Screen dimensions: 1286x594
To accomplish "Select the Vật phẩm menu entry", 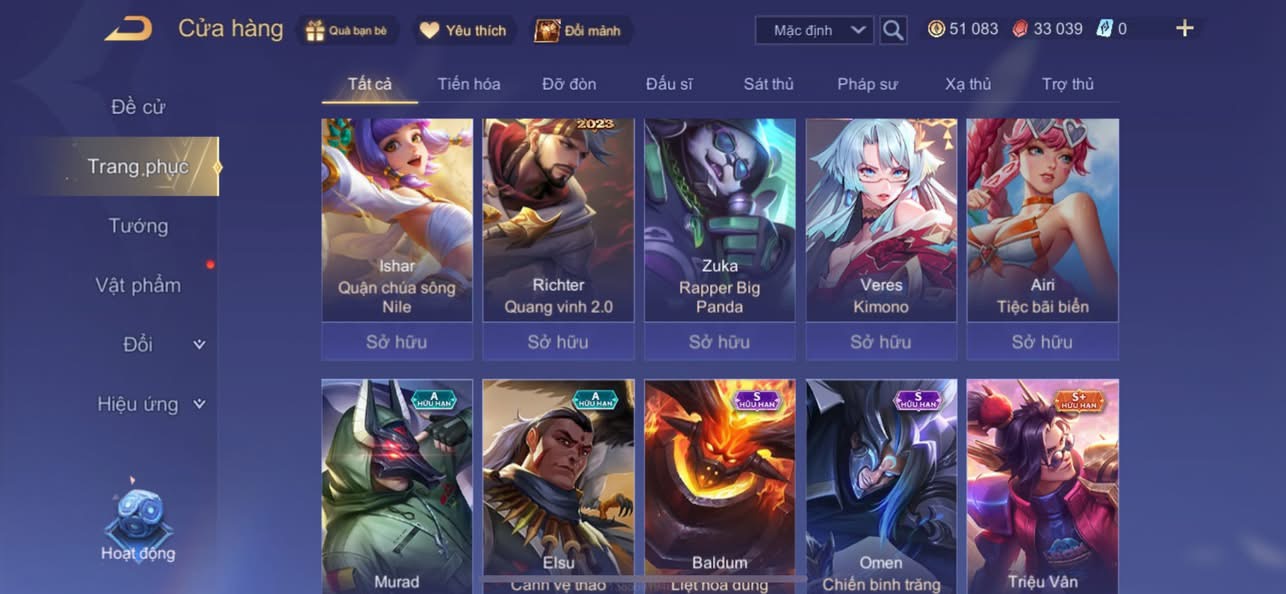I will [138, 285].
